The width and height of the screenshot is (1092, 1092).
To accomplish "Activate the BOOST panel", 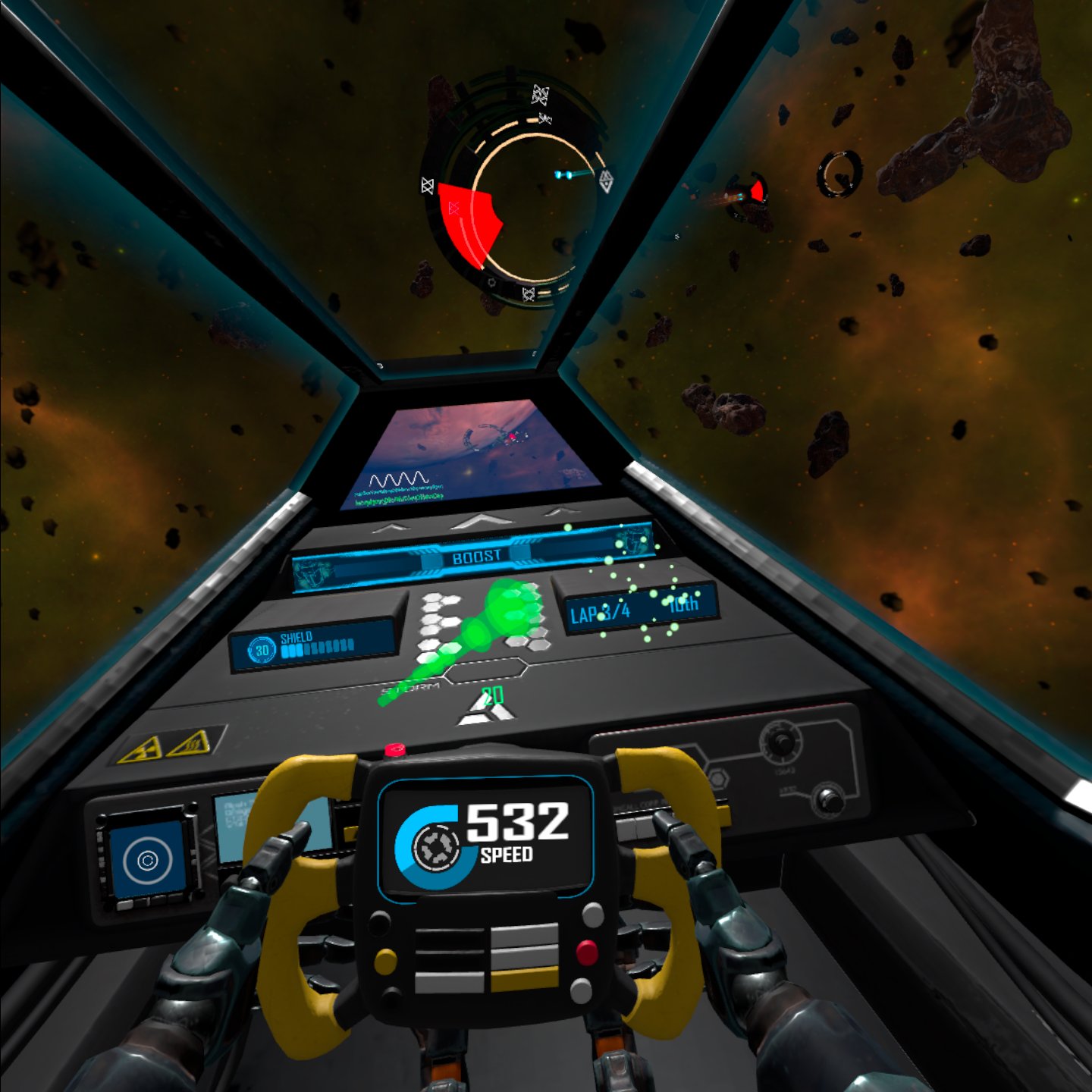I will [475, 557].
